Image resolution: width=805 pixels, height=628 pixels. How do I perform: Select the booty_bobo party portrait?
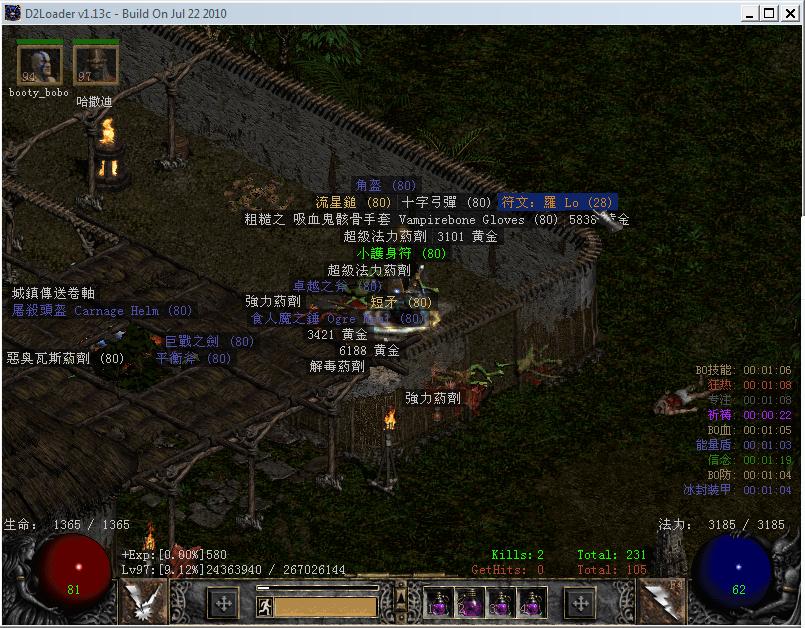click(x=40, y=65)
